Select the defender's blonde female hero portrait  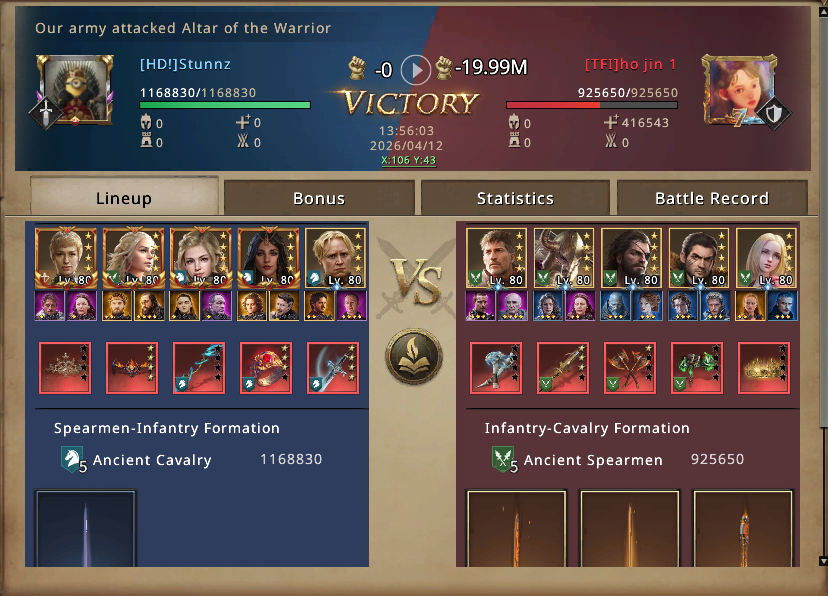click(765, 257)
